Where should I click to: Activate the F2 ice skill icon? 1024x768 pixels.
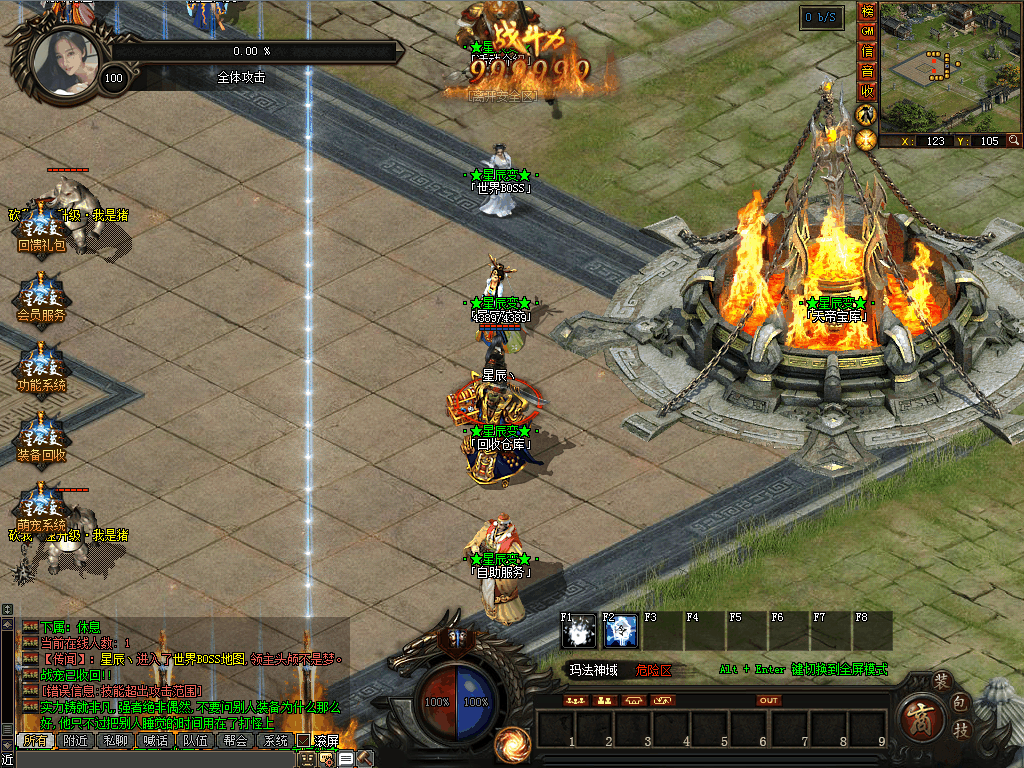click(620, 631)
